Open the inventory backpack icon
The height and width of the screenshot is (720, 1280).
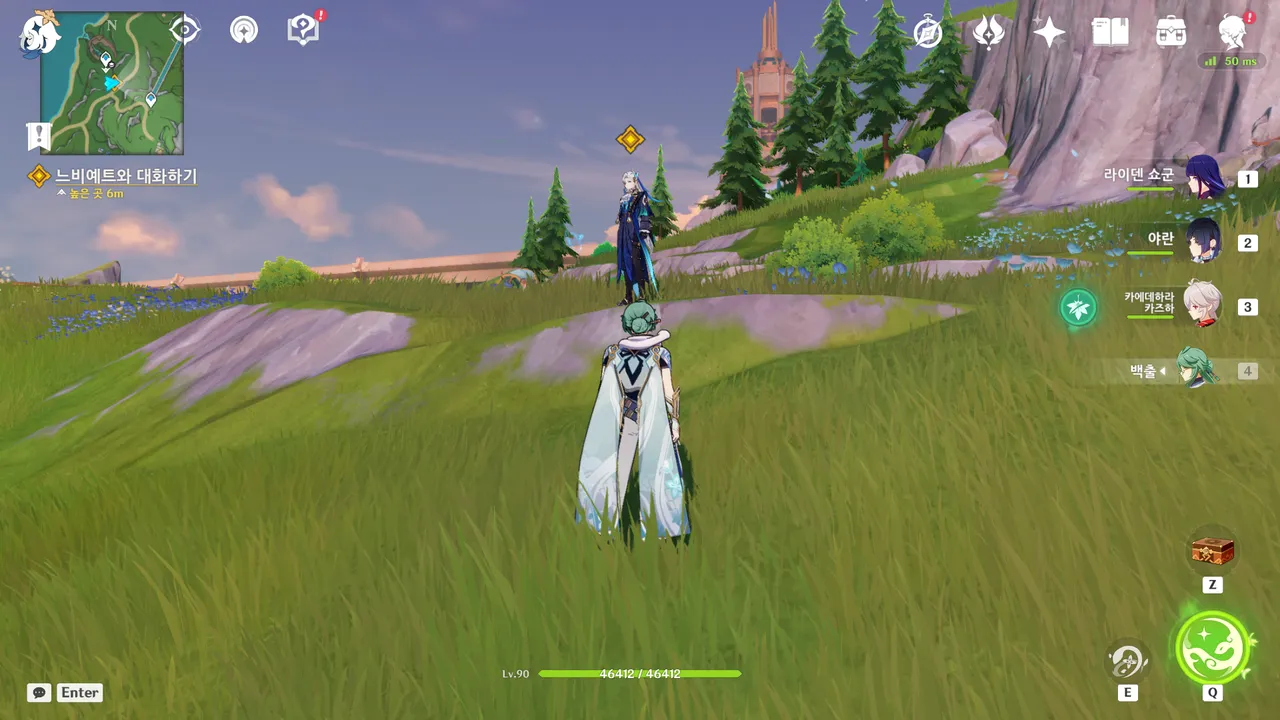point(1171,33)
